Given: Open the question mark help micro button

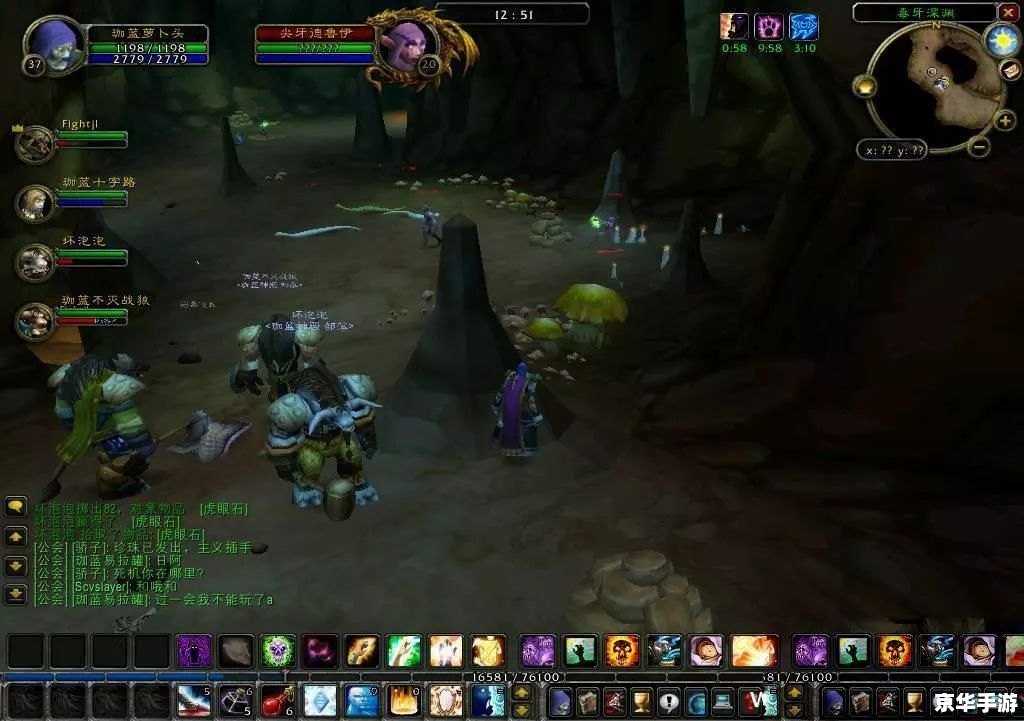Looking at the screenshot, I should pos(666,702).
